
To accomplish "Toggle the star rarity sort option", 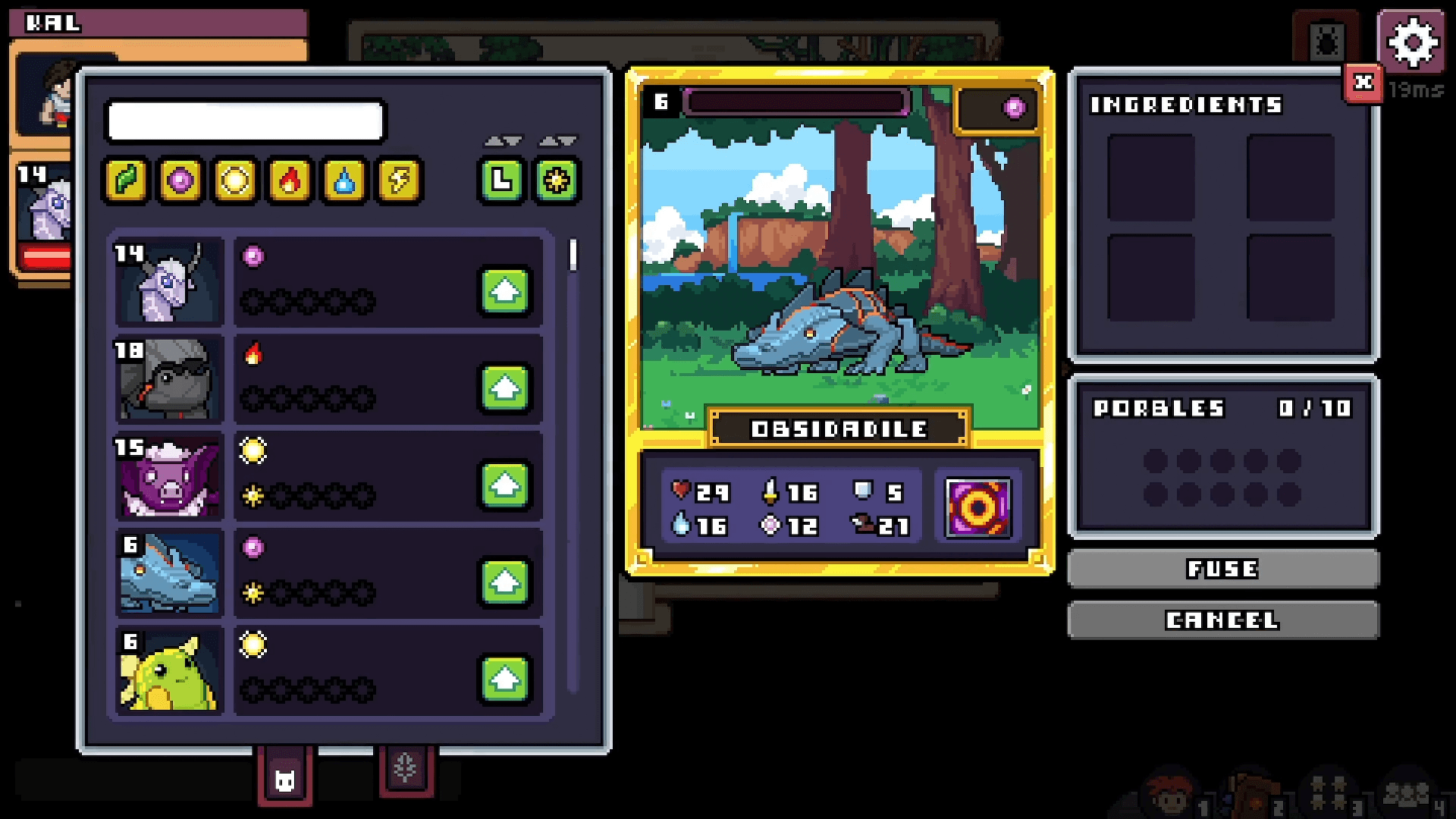I will 557,180.
